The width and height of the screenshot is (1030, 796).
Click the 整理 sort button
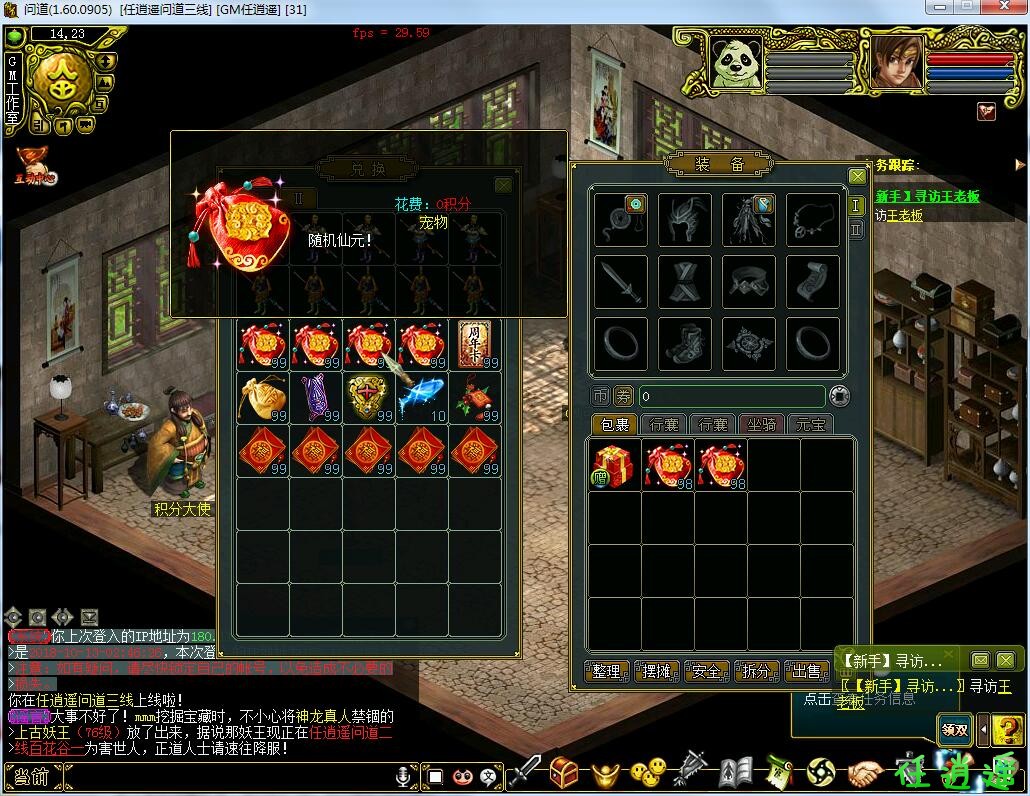point(606,671)
